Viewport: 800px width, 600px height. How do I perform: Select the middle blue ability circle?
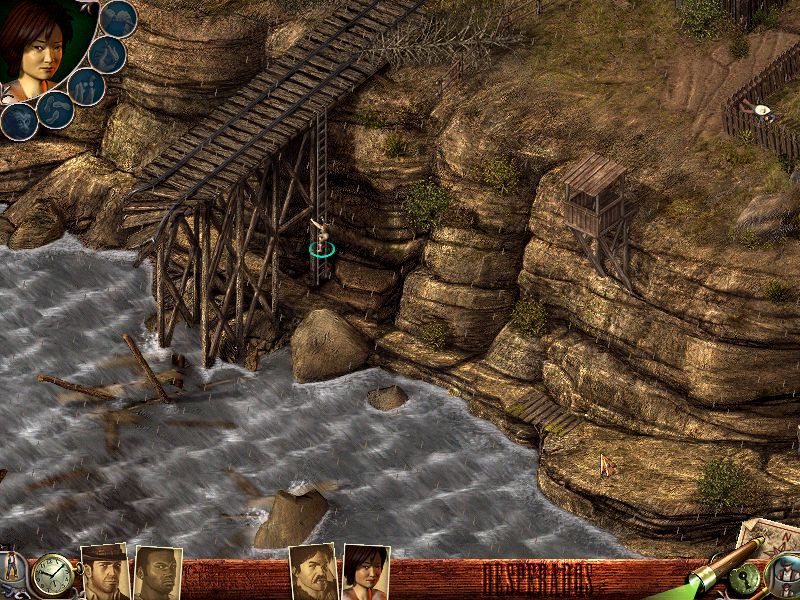(86, 86)
